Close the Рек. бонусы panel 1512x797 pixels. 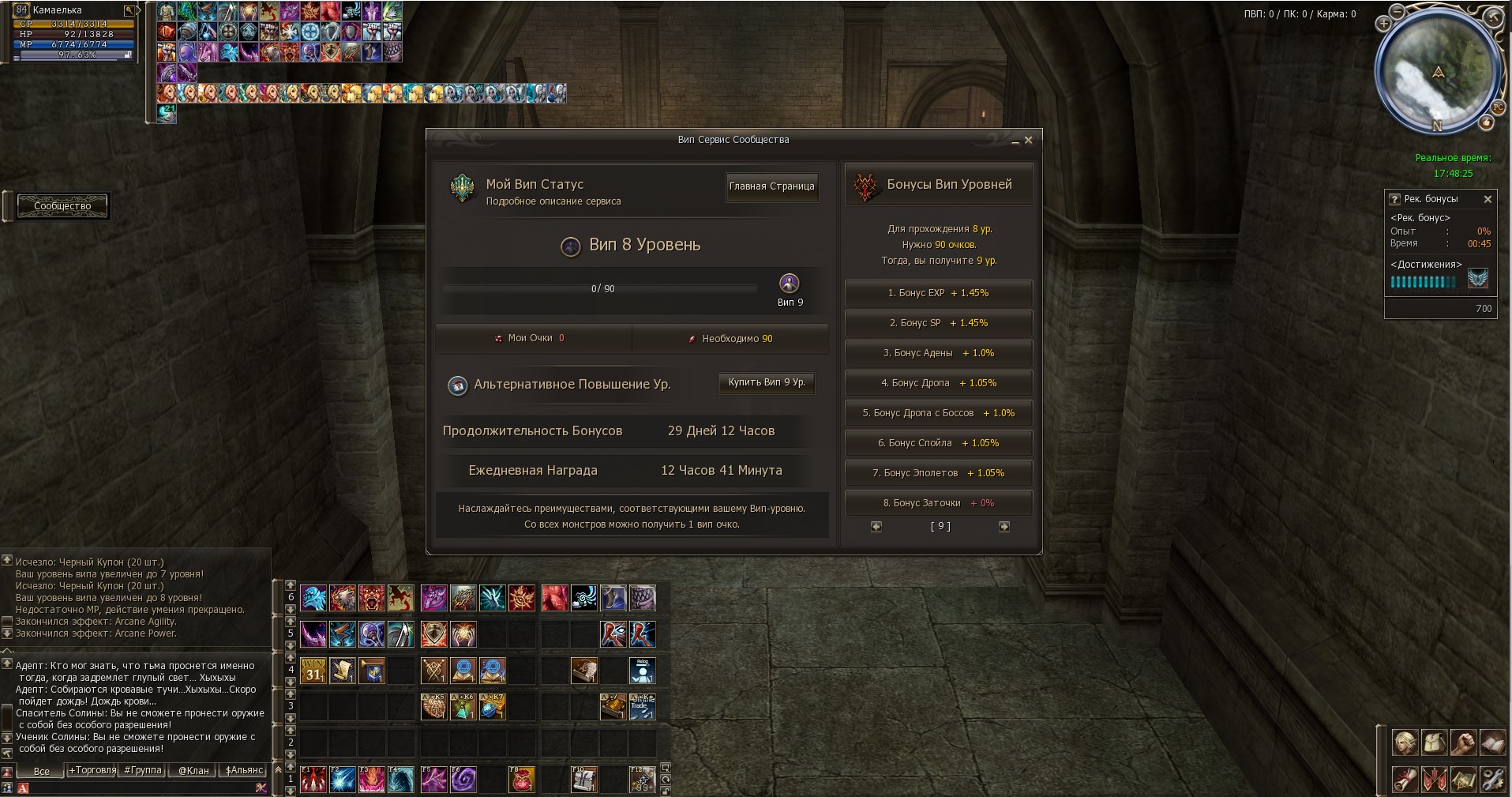[1488, 199]
